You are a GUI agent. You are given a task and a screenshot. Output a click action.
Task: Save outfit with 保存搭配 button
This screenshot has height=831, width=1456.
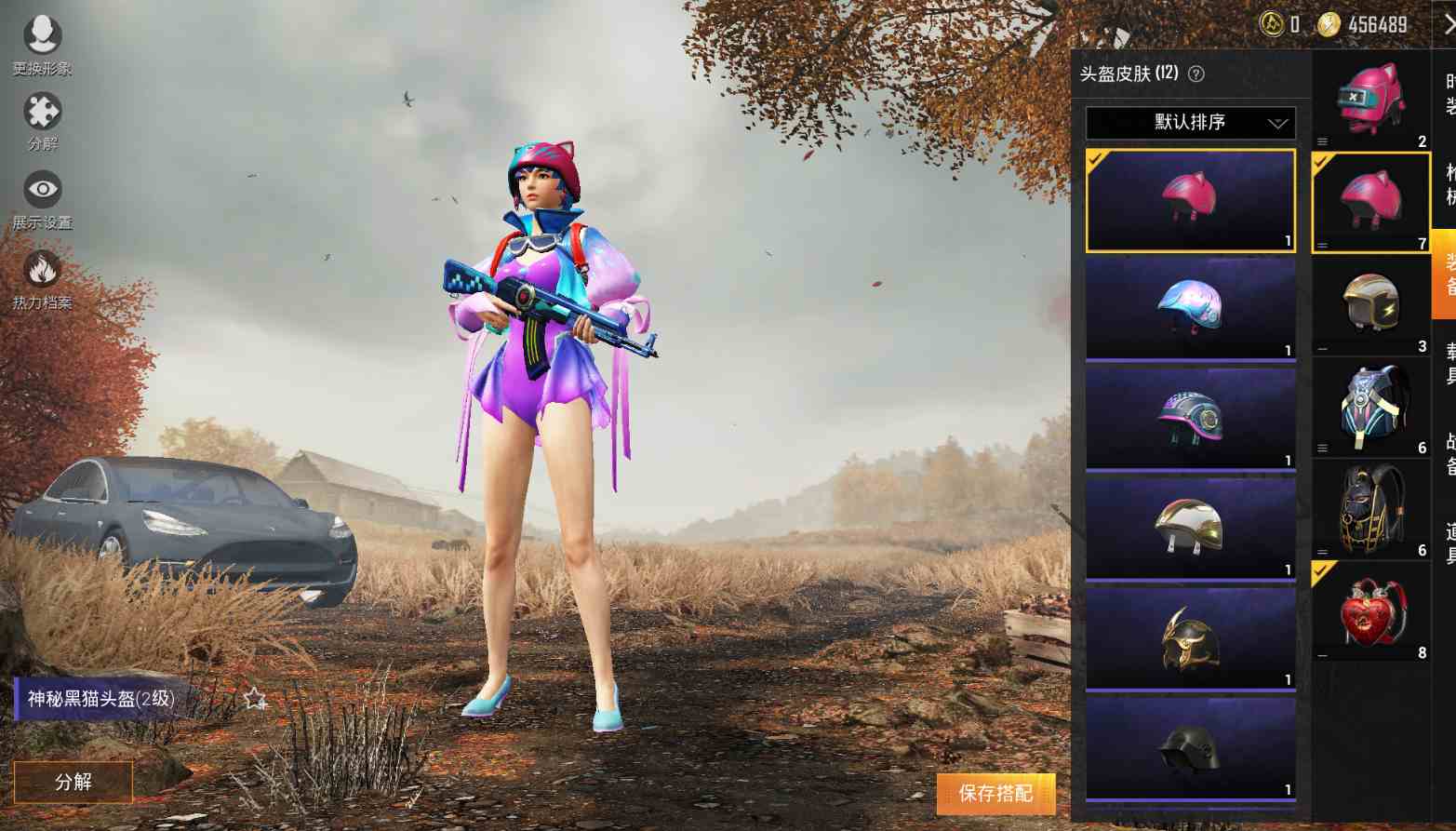(995, 793)
